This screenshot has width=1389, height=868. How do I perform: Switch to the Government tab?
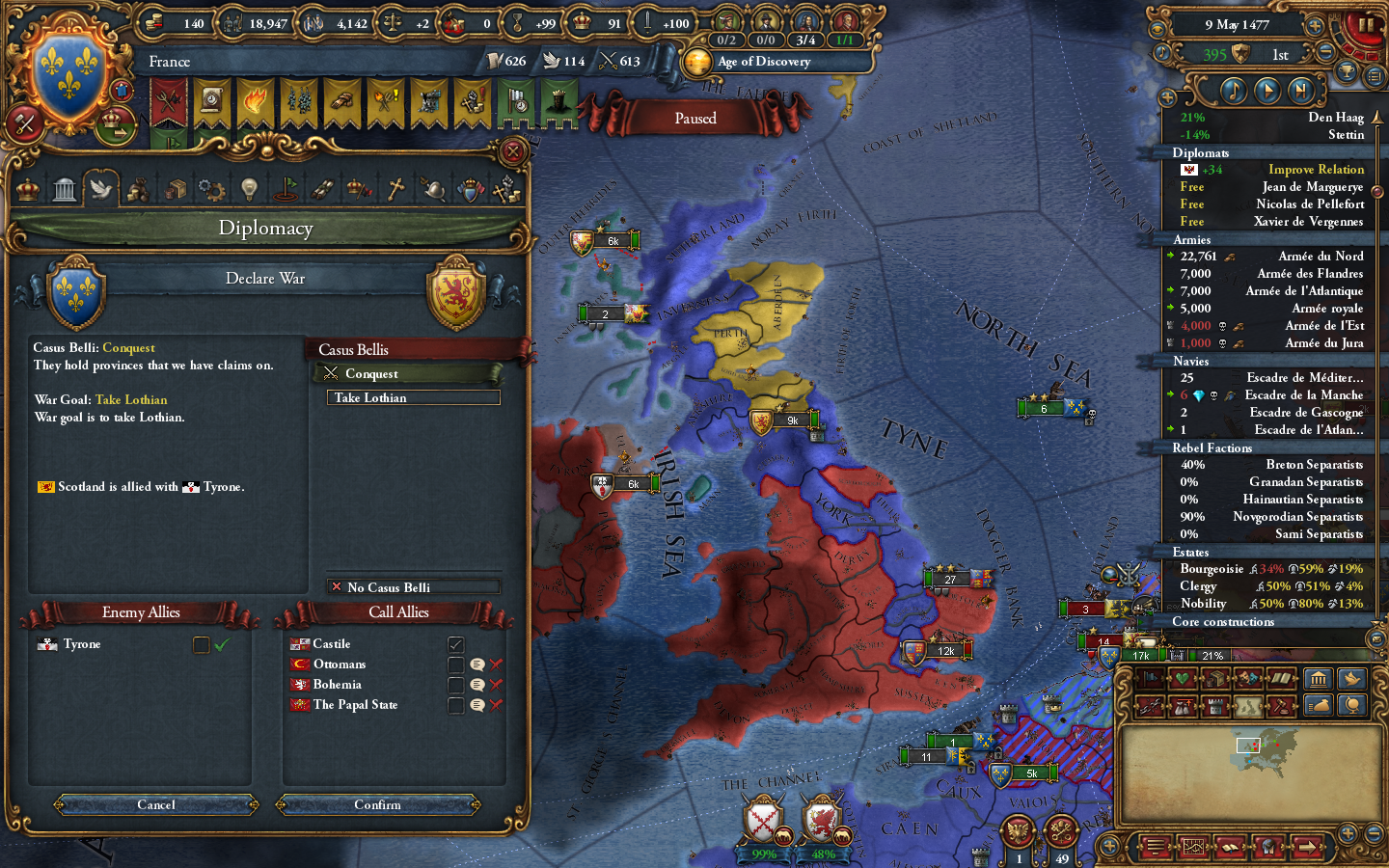tap(27, 189)
